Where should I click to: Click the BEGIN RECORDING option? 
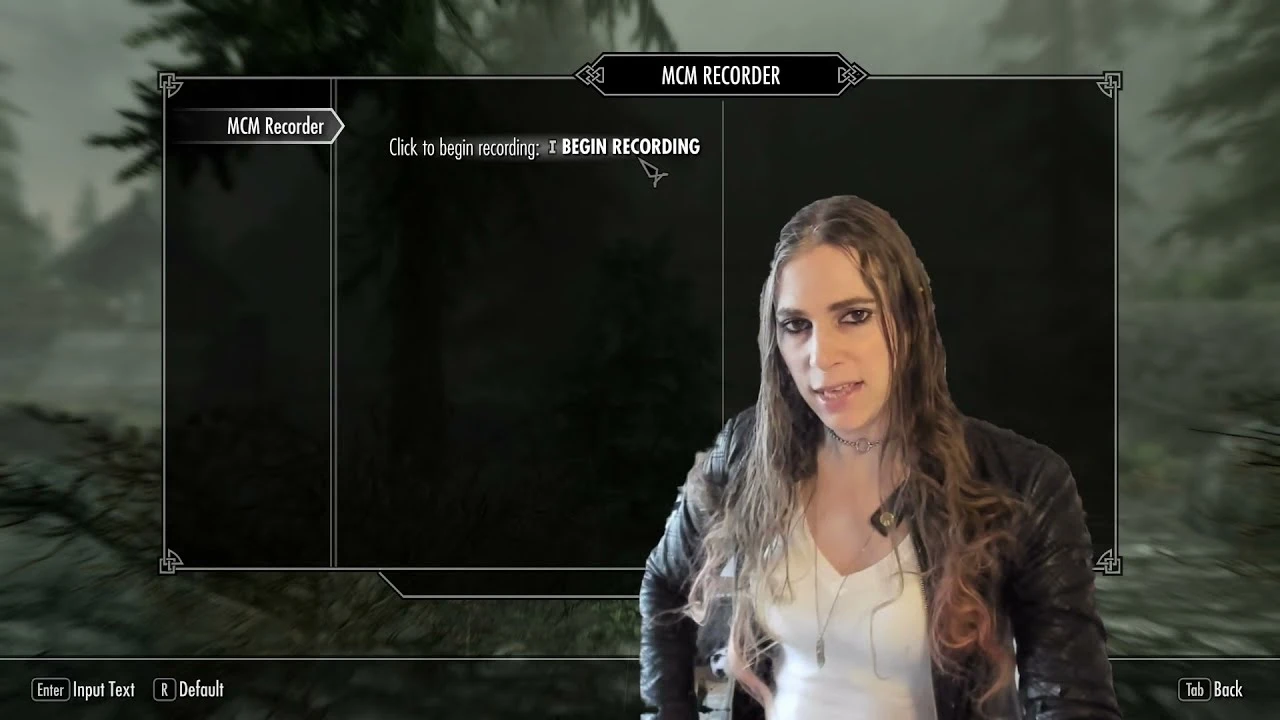click(x=630, y=146)
